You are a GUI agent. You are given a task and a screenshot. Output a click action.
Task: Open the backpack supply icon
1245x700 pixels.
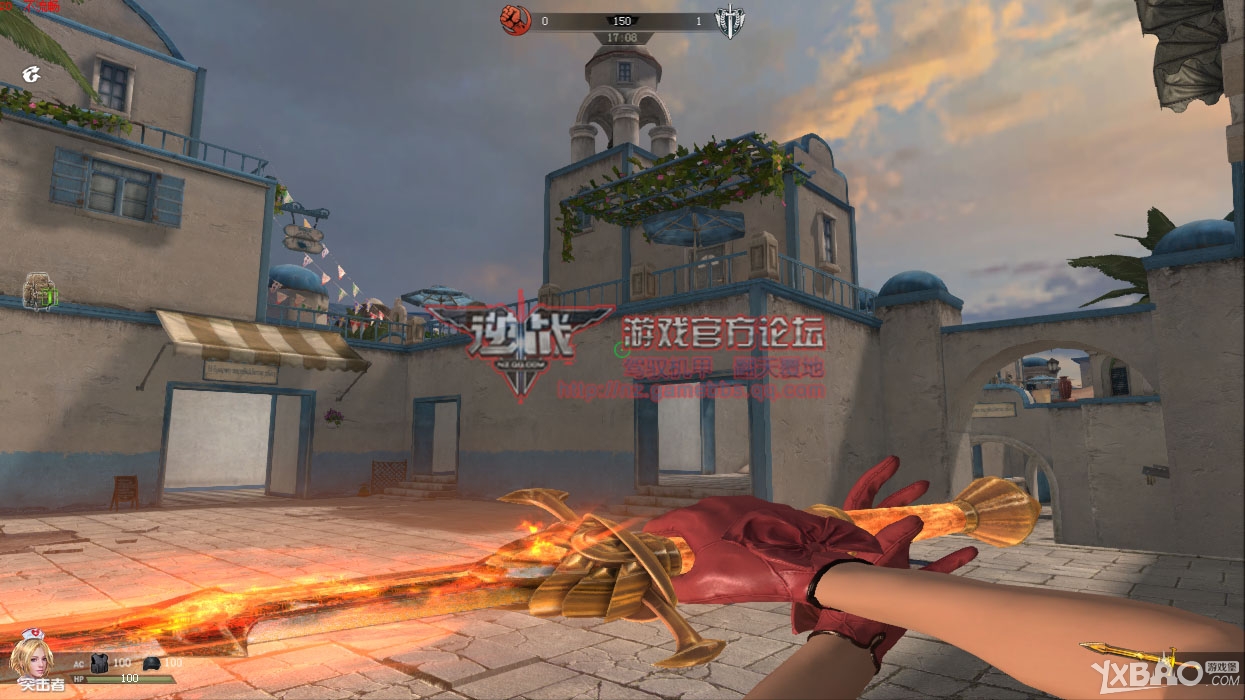pos(39,291)
